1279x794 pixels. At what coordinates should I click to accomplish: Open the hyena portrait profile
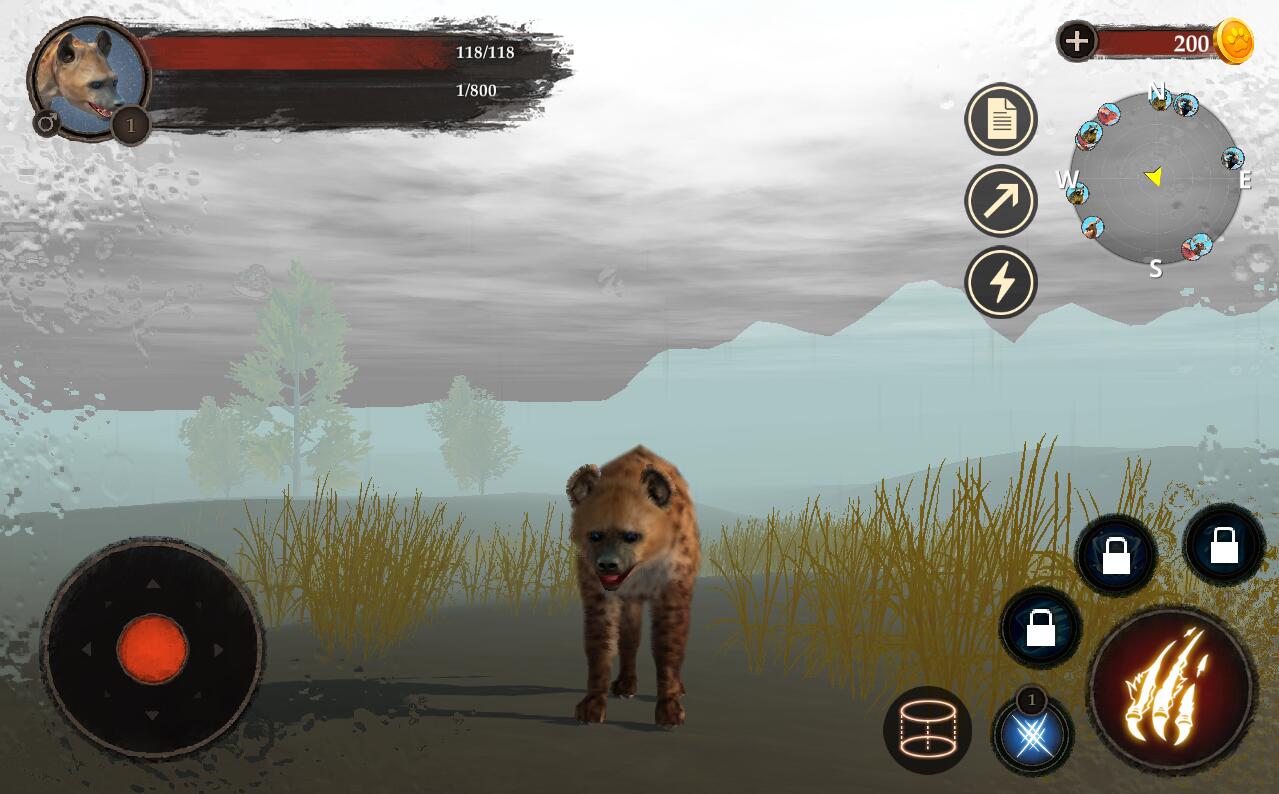tap(88, 78)
